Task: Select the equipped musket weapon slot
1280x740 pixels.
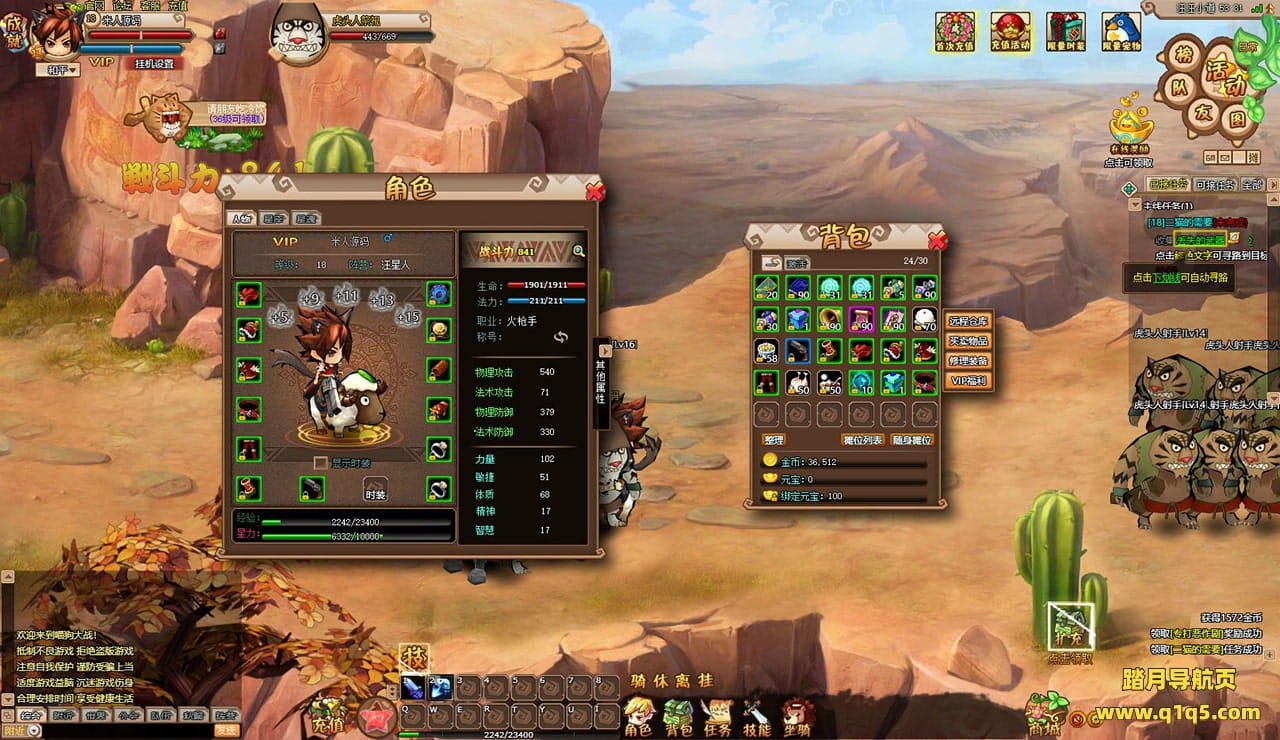Action: click(312, 489)
